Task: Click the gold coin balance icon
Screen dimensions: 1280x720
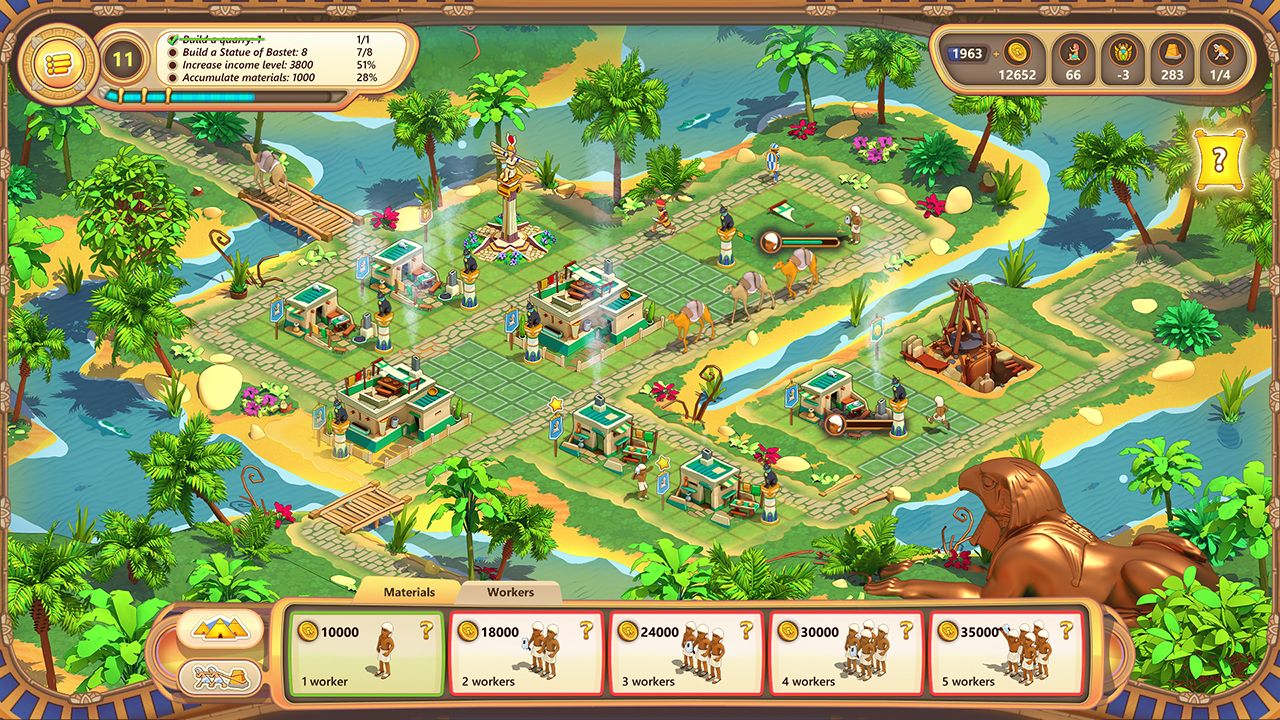Action: 1020,49
